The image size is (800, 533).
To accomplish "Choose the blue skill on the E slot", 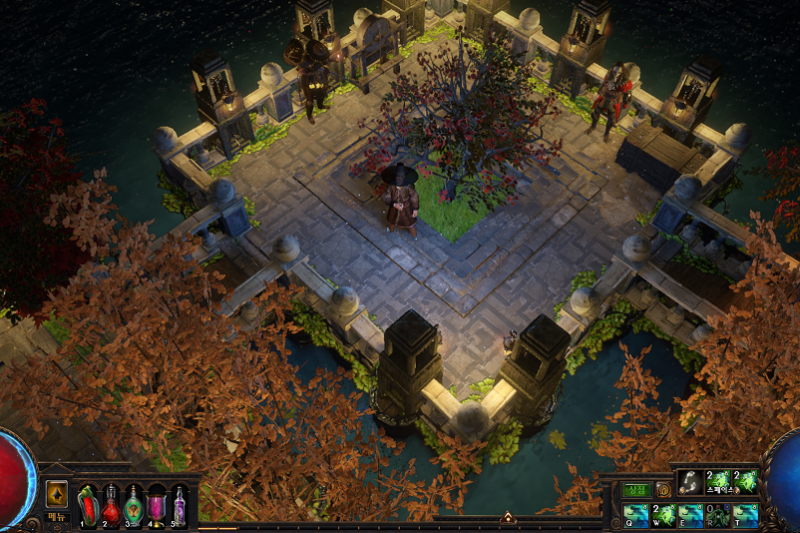I will click(691, 514).
